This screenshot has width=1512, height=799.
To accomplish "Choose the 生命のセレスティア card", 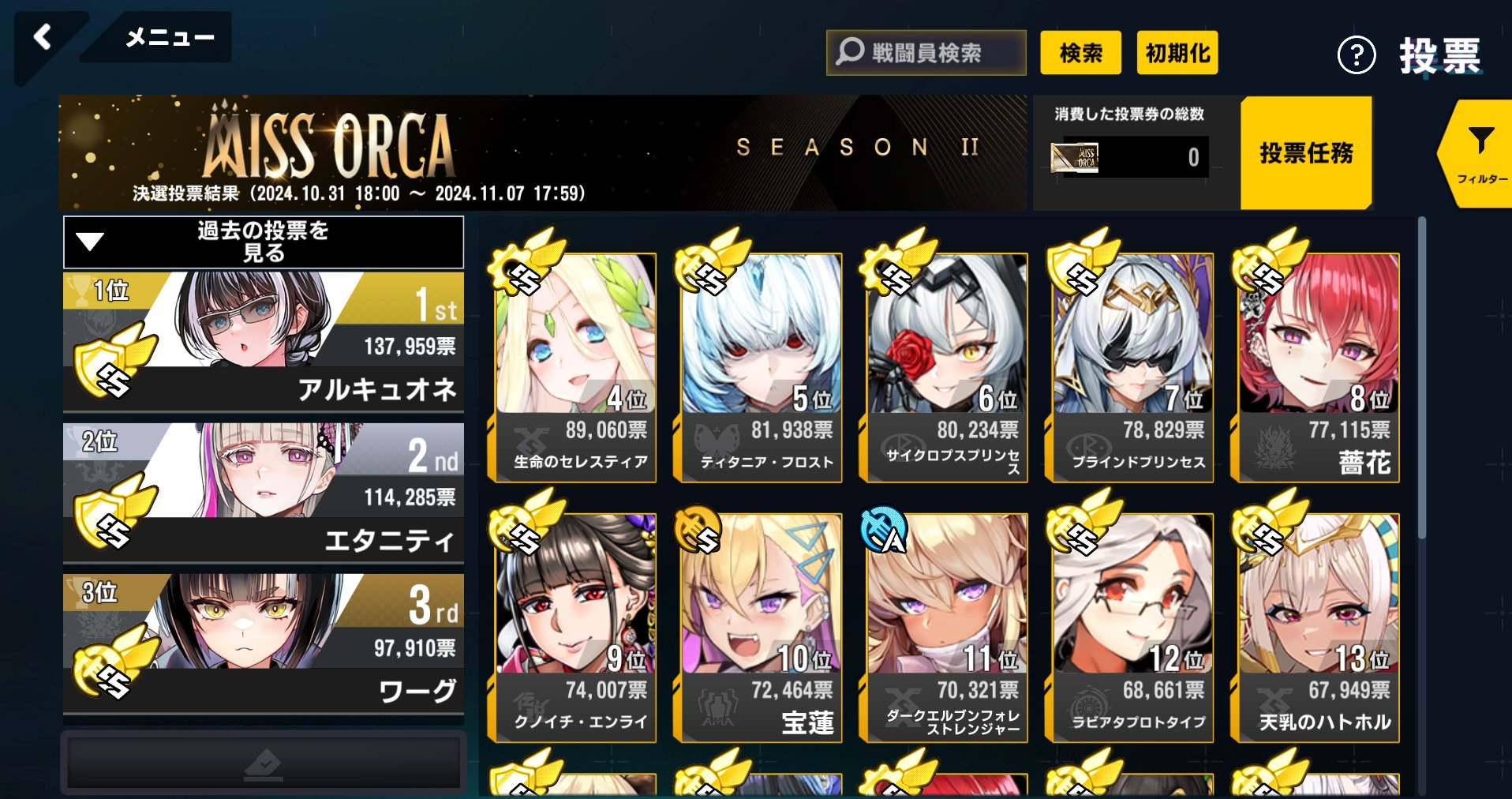I will (x=576, y=367).
